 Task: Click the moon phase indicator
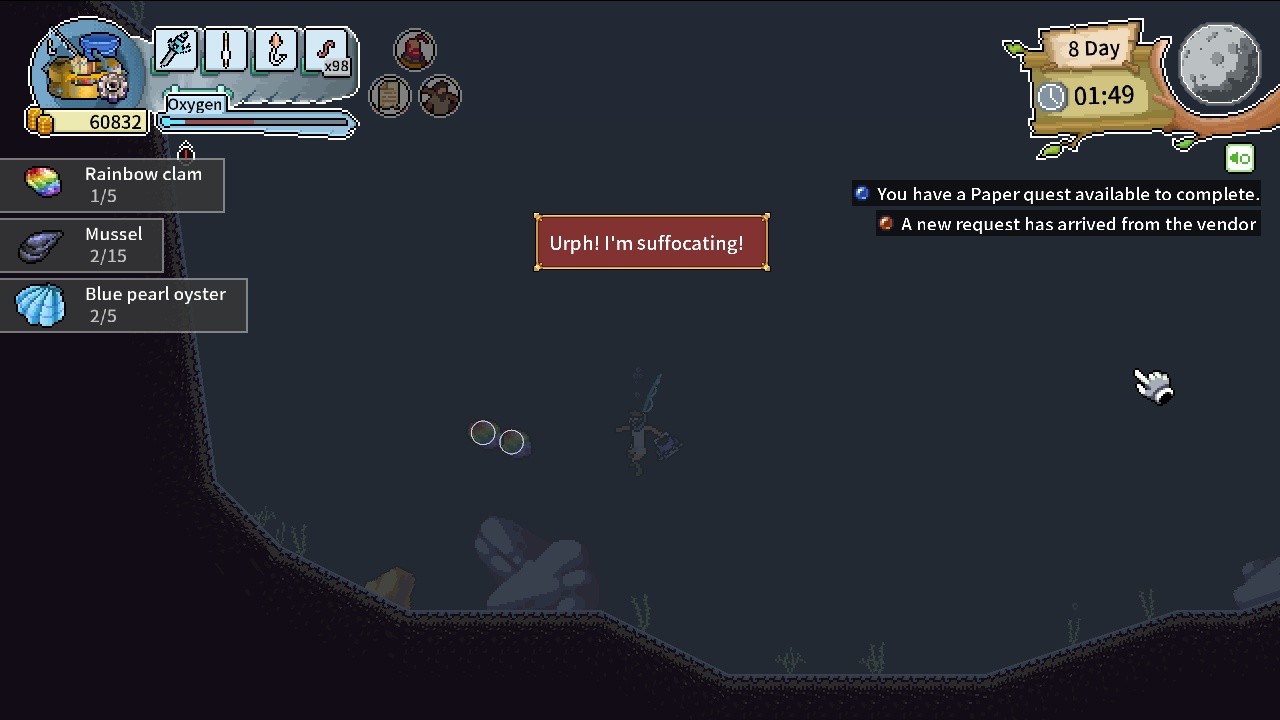(x=1218, y=64)
